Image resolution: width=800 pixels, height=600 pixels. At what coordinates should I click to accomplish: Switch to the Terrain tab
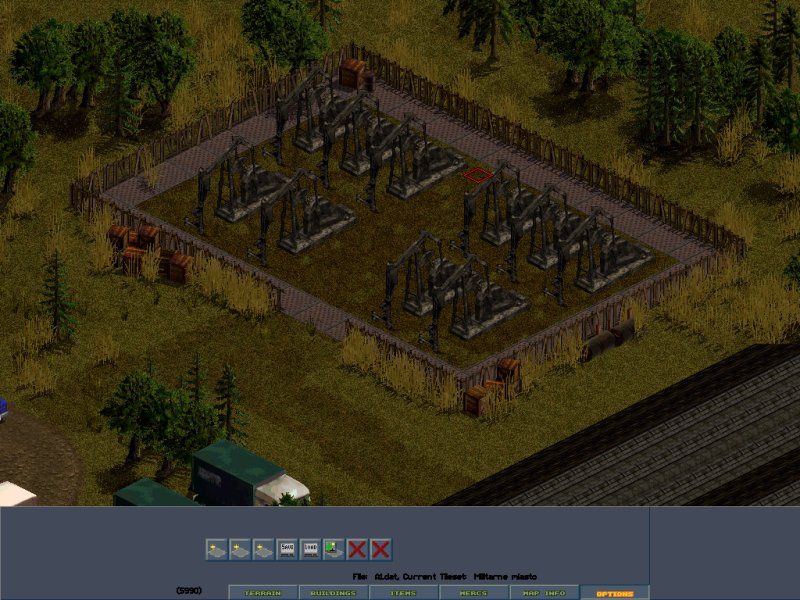(x=263, y=593)
